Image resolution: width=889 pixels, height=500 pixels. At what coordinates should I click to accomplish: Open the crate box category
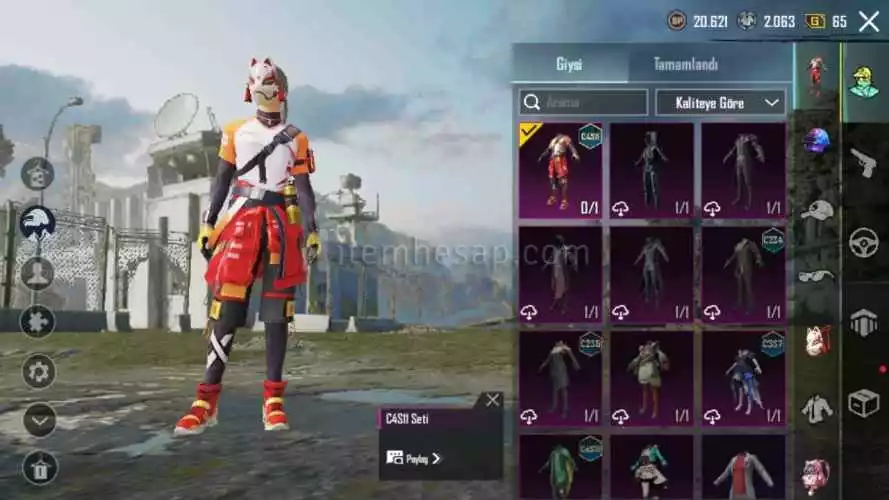tap(863, 402)
